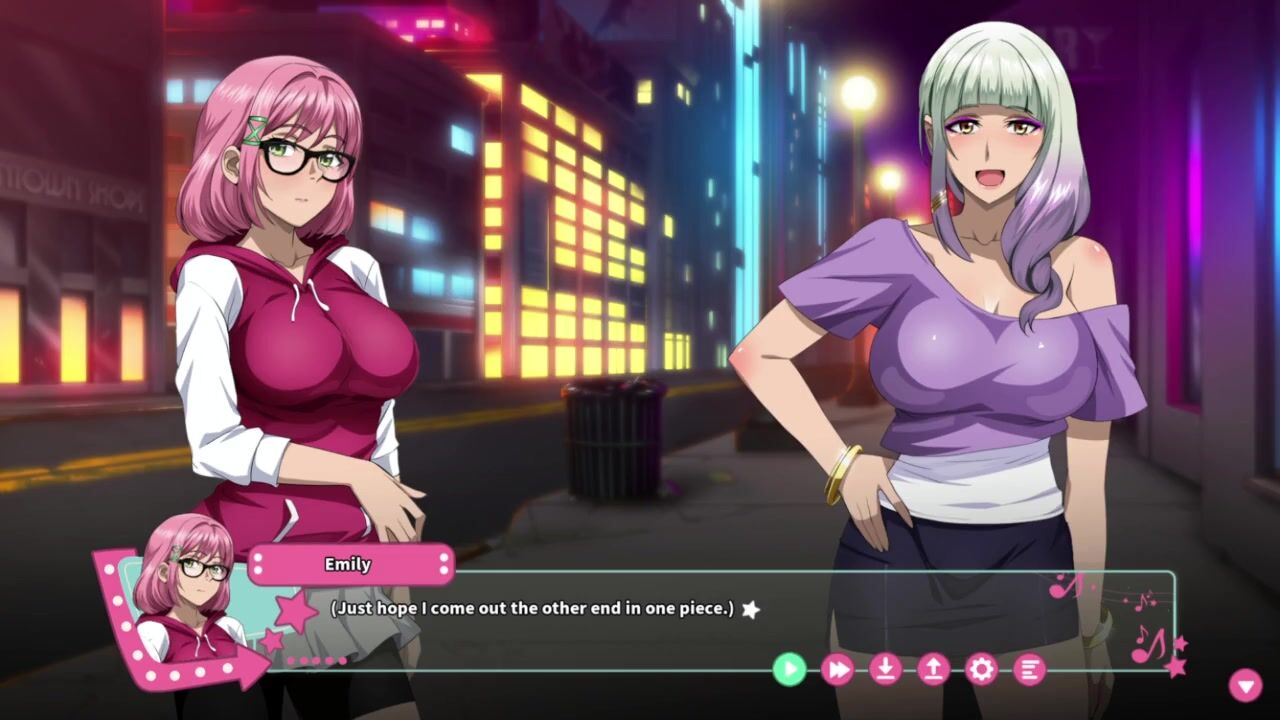
Task: Open settings with the gear icon
Action: [981, 669]
